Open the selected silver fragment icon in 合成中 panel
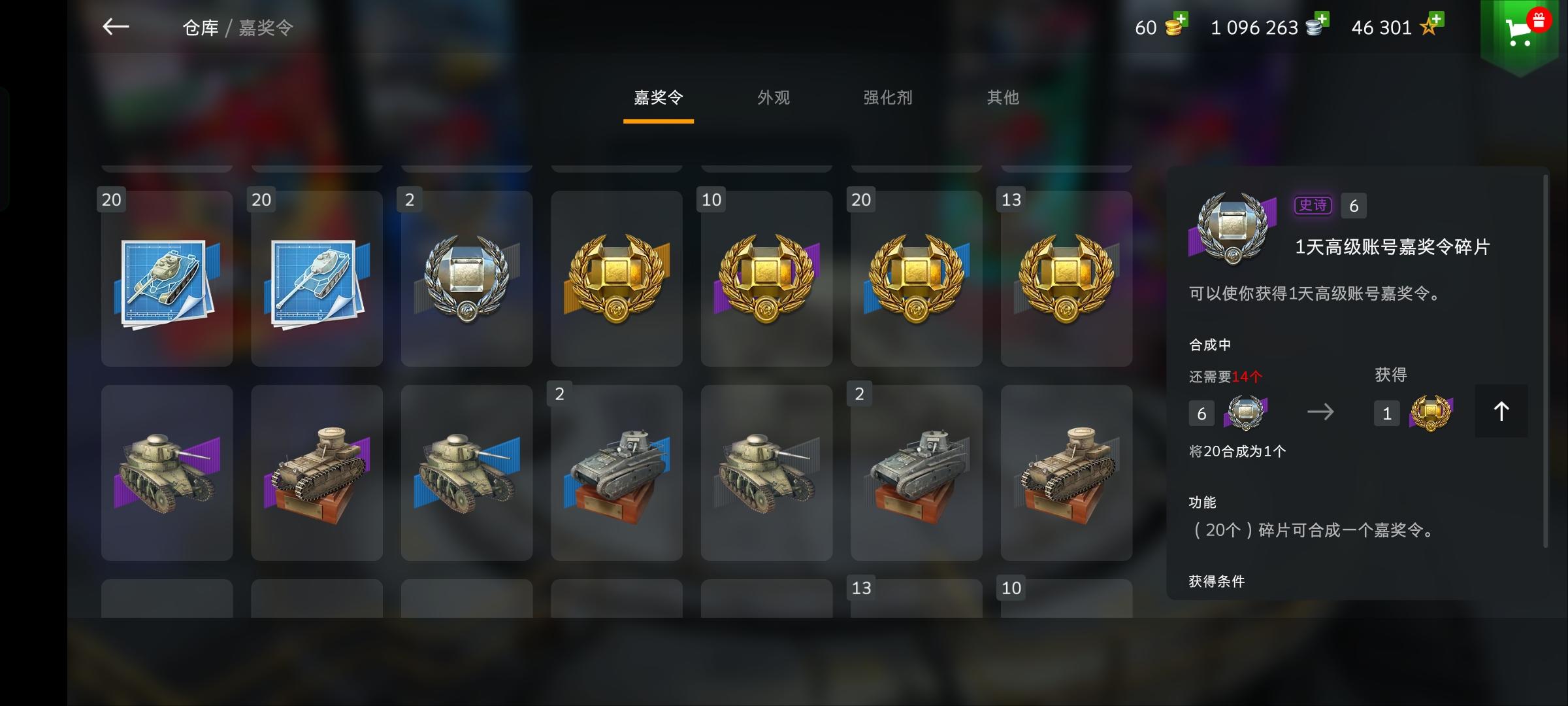 [x=1245, y=414]
